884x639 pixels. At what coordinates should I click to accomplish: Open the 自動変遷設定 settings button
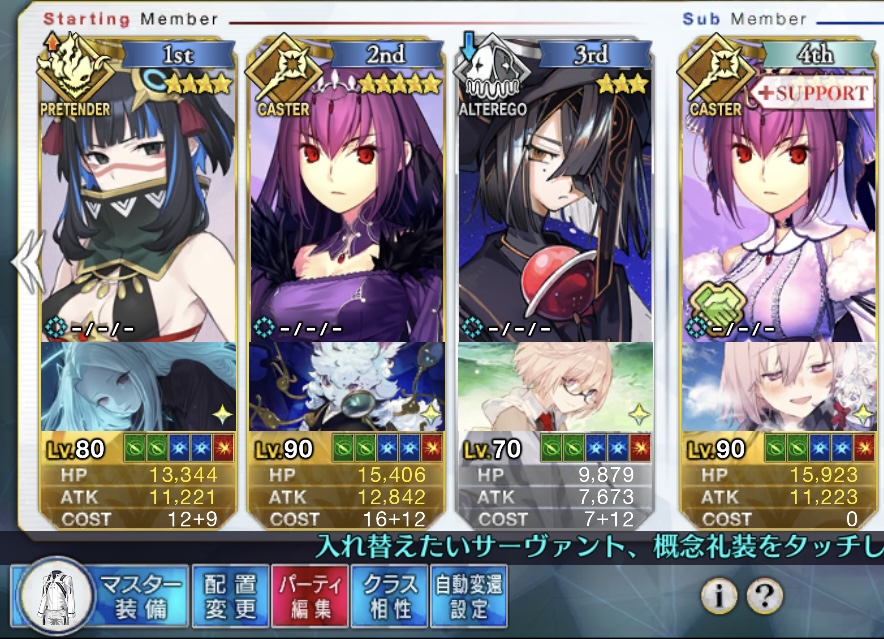(x=467, y=596)
